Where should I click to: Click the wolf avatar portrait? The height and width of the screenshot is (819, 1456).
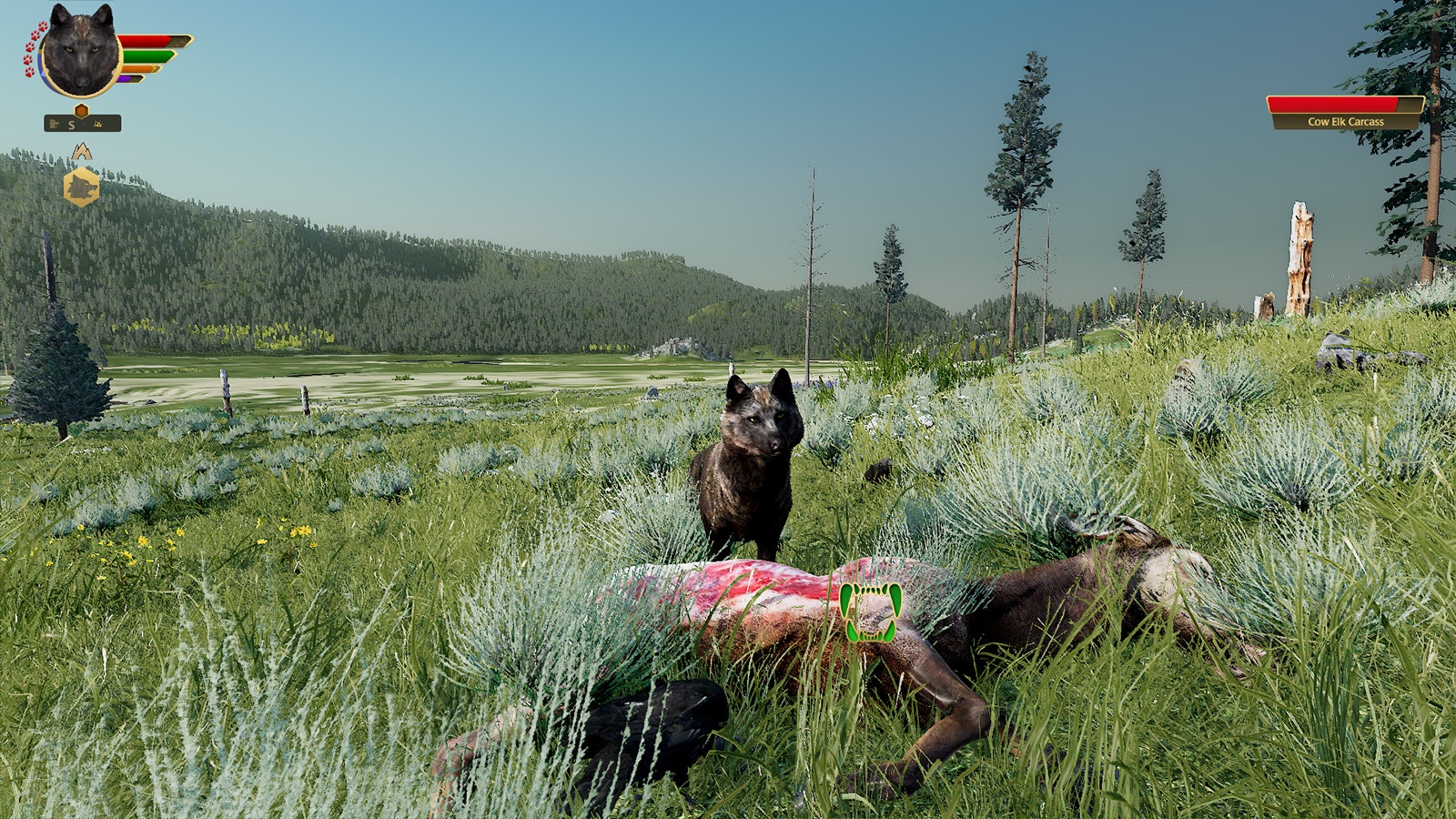click(79, 47)
